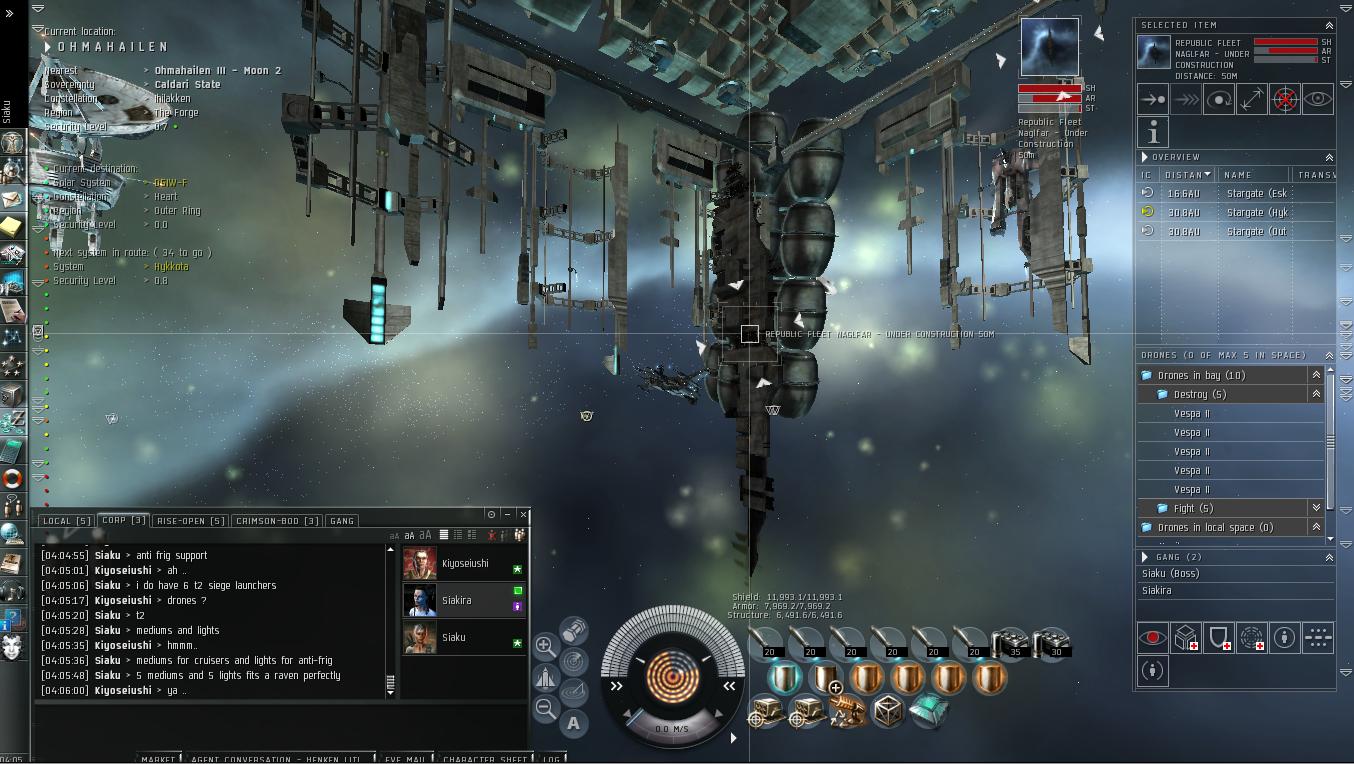Image resolution: width=1354 pixels, height=764 pixels.
Task: Orbit the selected Naglfar object
Action: pos(1219,100)
